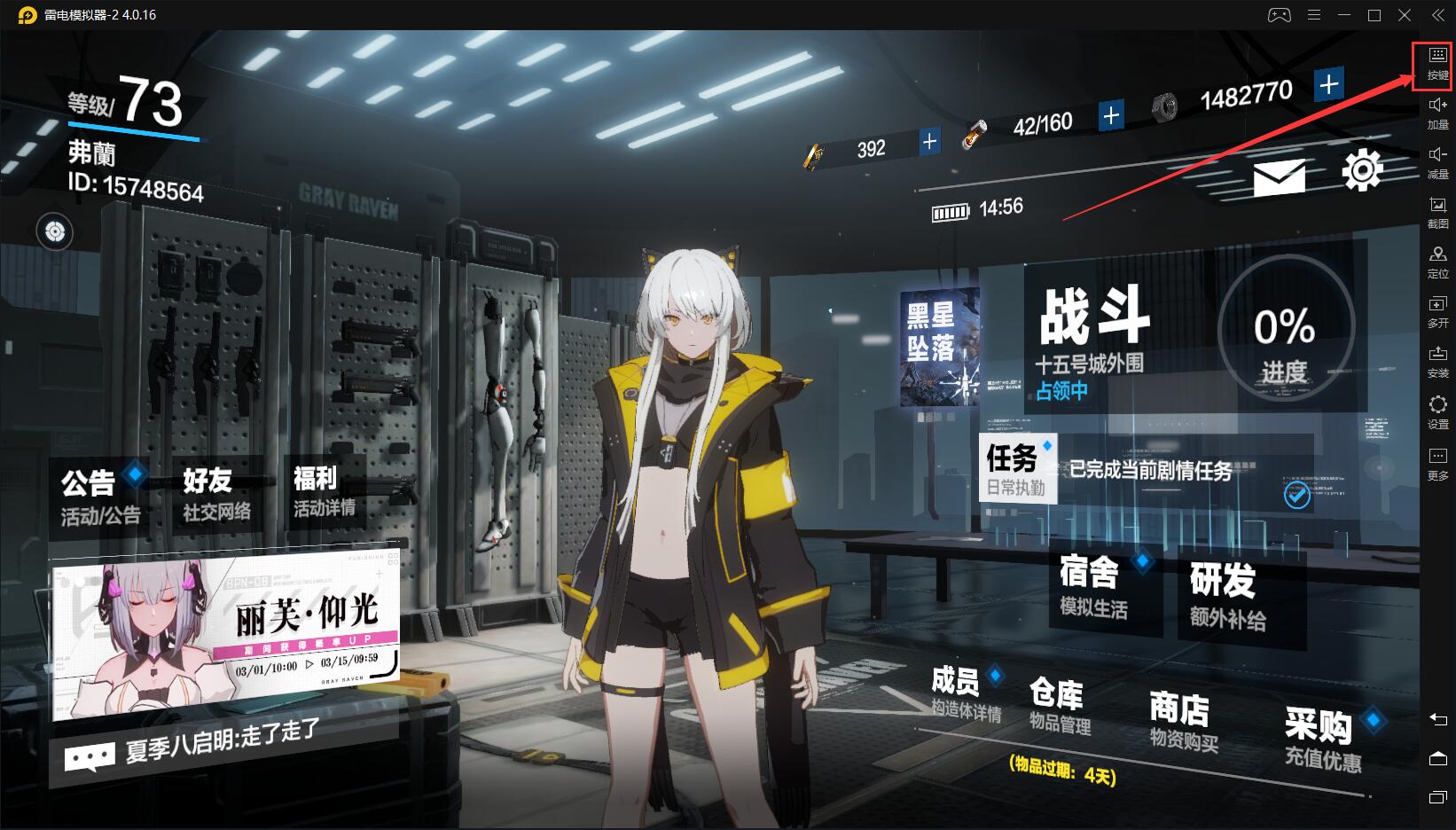1456x830 pixels.
Task: Click the 黑星坠落 event poster
Action: tap(940, 348)
